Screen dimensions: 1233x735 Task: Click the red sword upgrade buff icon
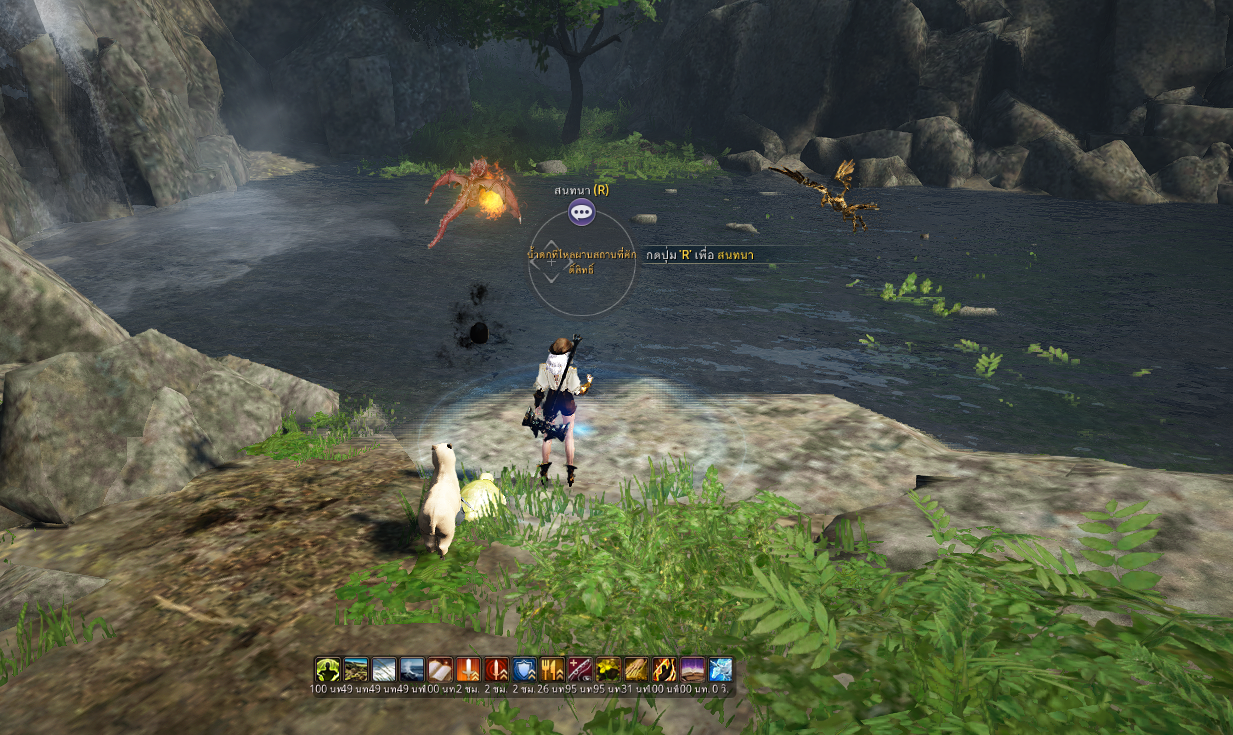(496, 669)
